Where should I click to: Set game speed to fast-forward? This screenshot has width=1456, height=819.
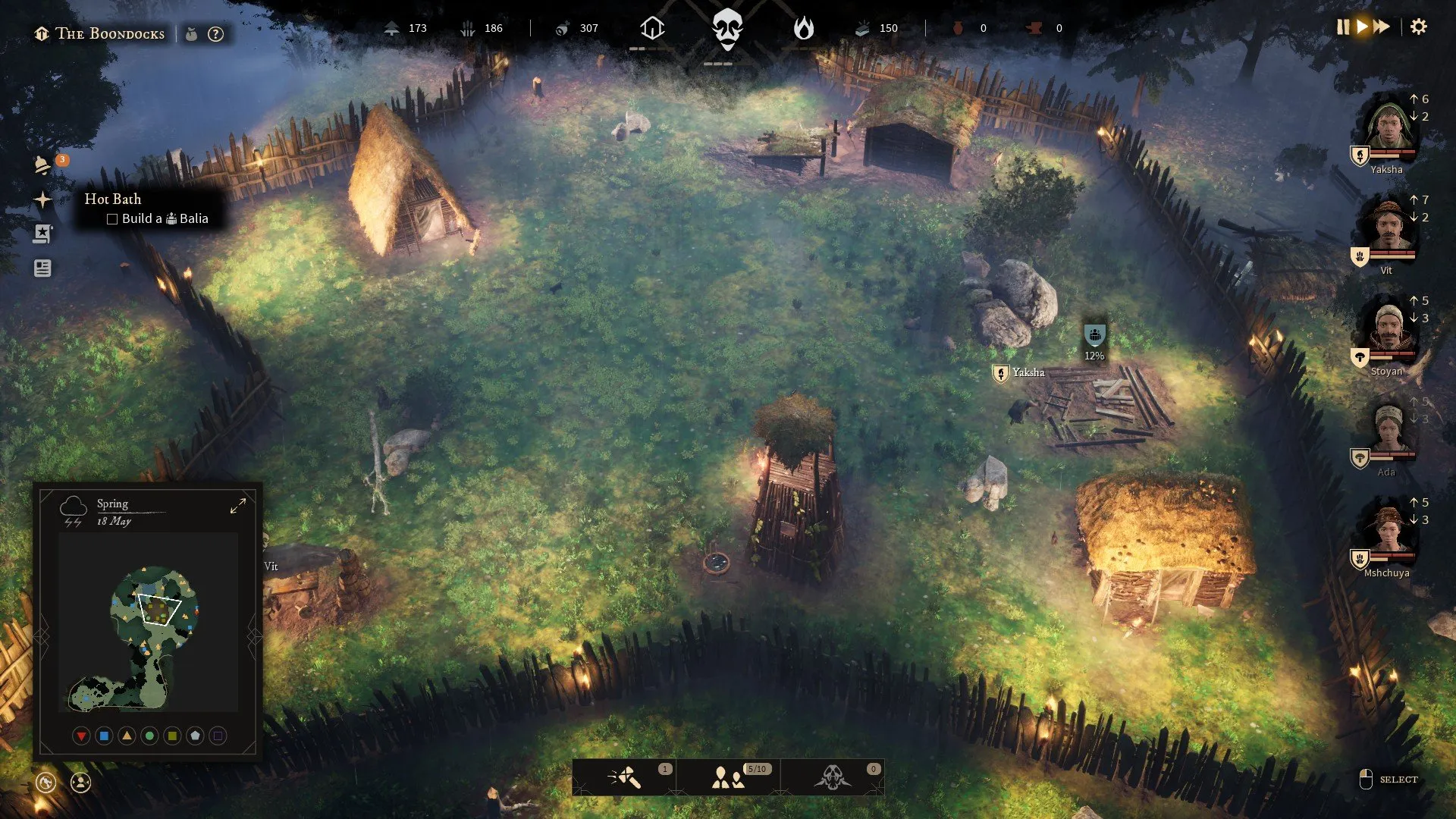pos(1382,27)
